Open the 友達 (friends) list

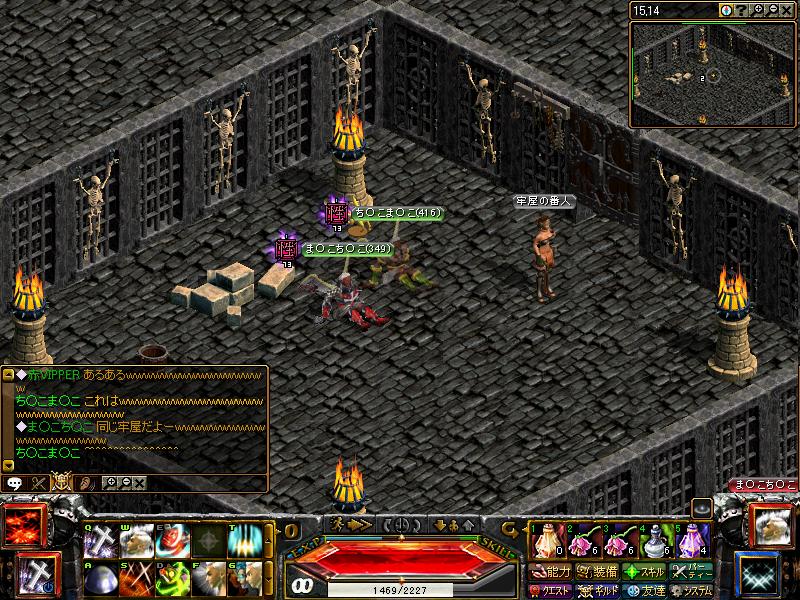click(645, 591)
